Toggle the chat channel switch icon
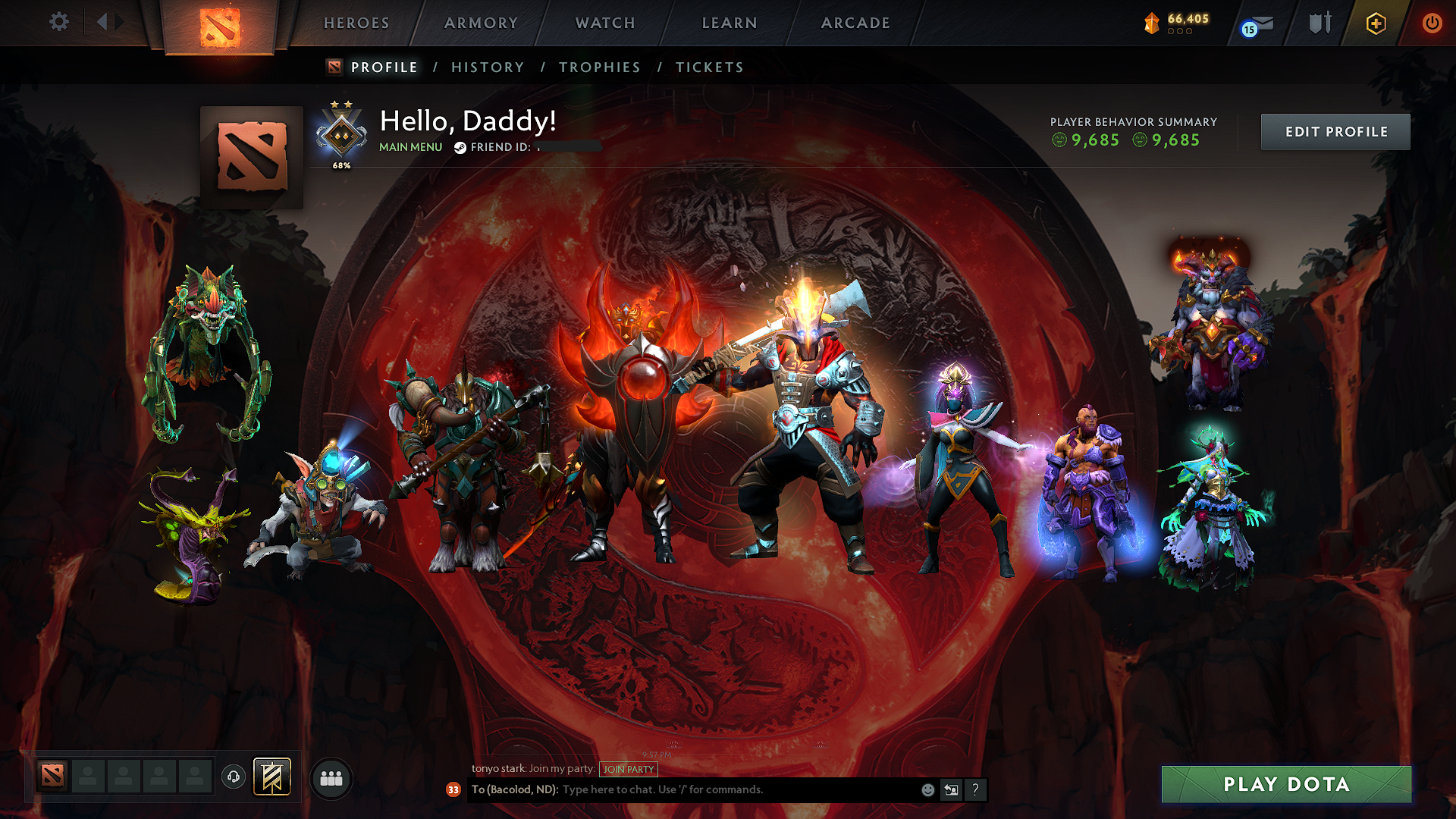The height and width of the screenshot is (819, 1456). (x=951, y=789)
